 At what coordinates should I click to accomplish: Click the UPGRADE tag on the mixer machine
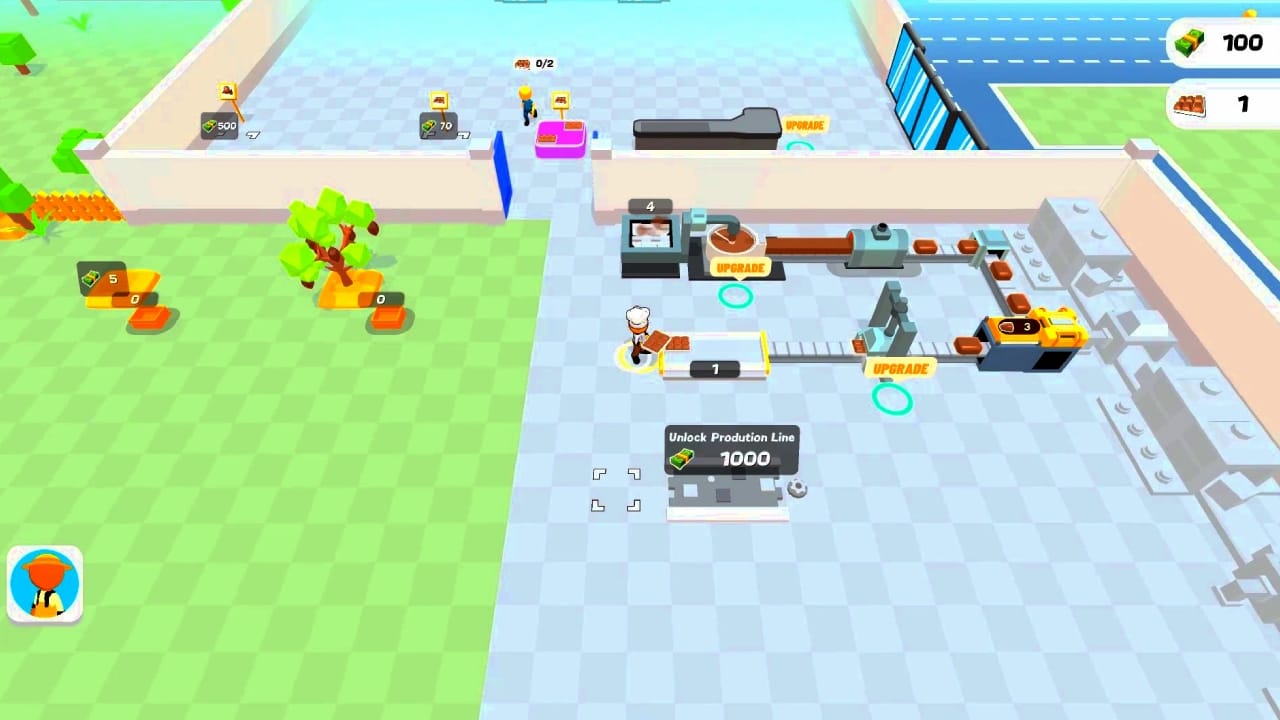739,267
